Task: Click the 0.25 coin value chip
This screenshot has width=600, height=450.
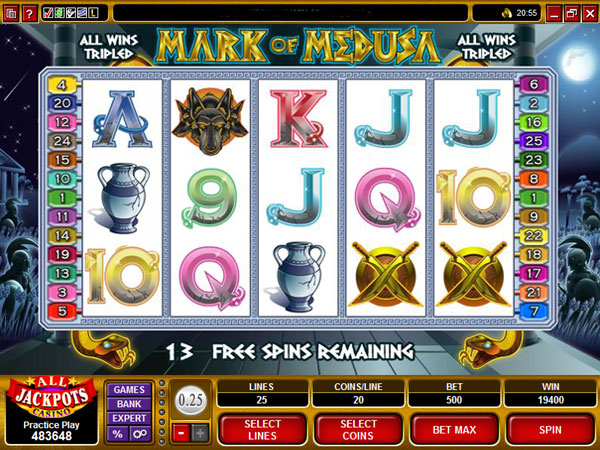Action: (188, 398)
